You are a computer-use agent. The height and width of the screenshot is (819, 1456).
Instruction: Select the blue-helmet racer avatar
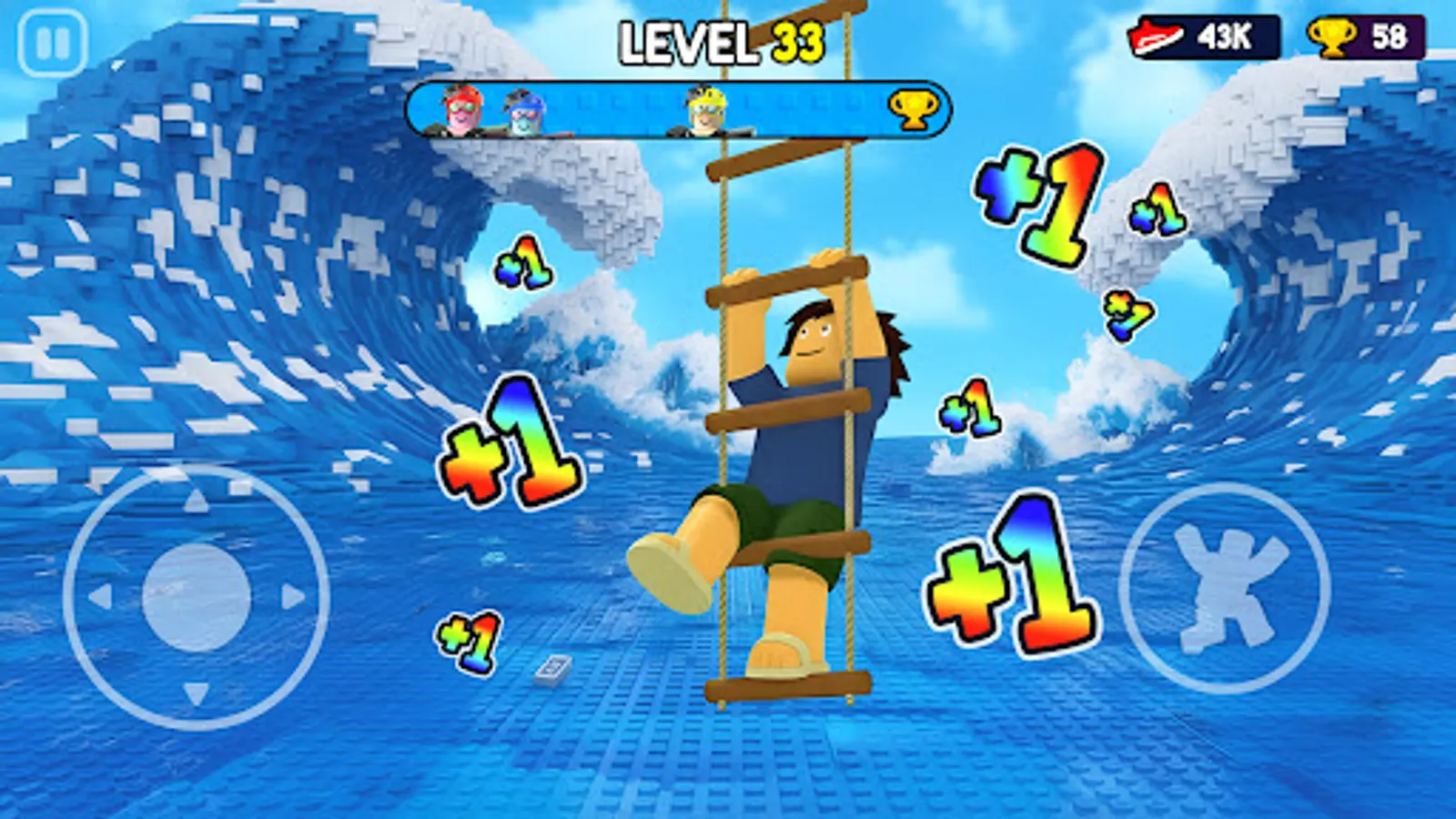(521, 109)
